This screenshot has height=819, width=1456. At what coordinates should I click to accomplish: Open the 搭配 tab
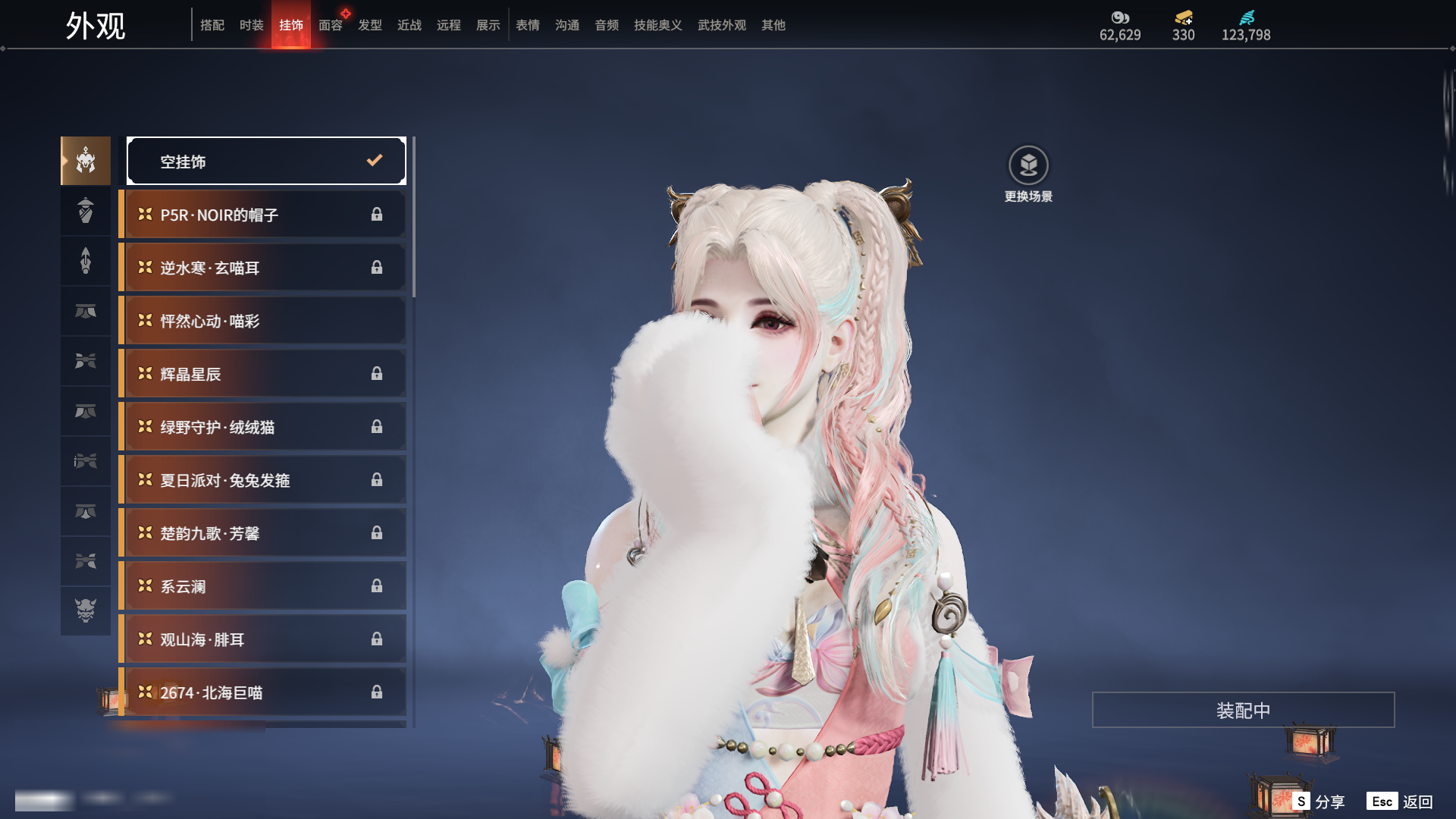click(x=212, y=25)
